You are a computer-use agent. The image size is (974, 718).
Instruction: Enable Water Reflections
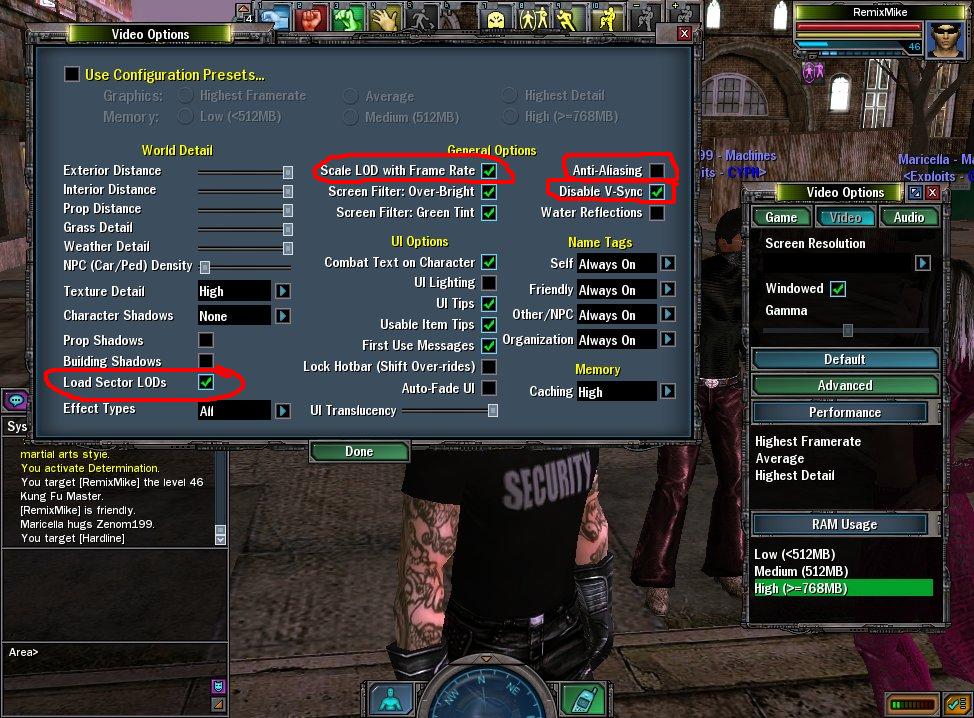click(657, 213)
